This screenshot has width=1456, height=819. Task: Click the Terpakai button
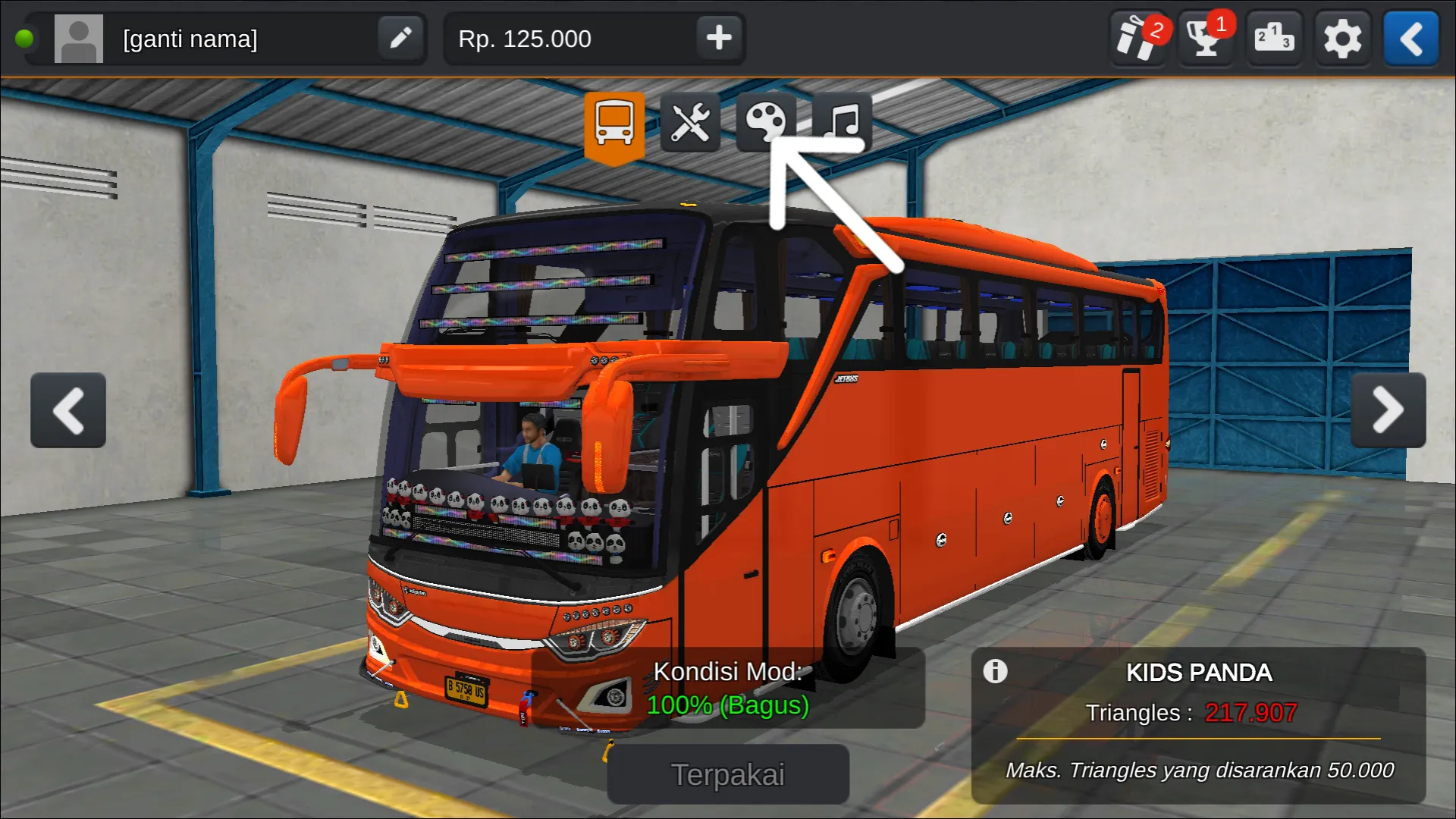pos(728,774)
